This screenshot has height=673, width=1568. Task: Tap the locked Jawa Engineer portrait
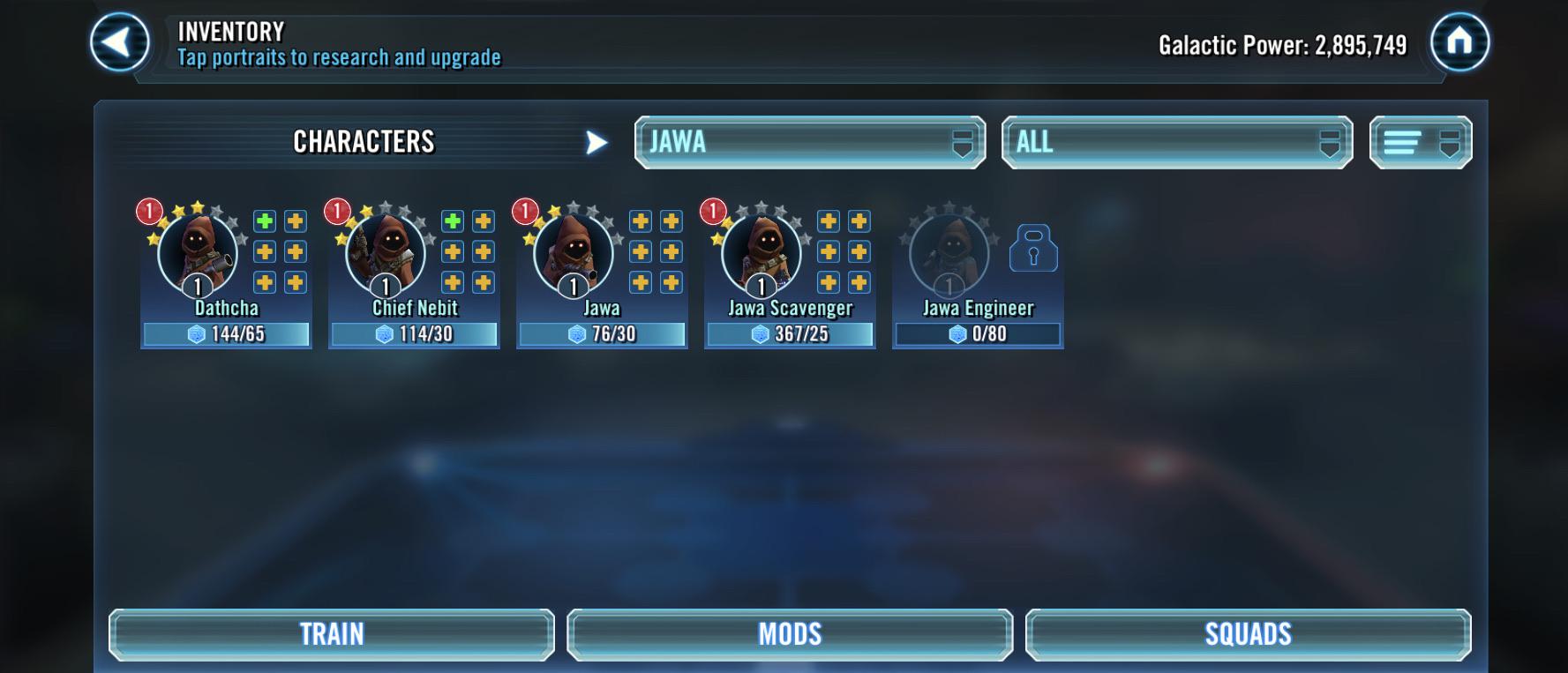[x=949, y=254]
